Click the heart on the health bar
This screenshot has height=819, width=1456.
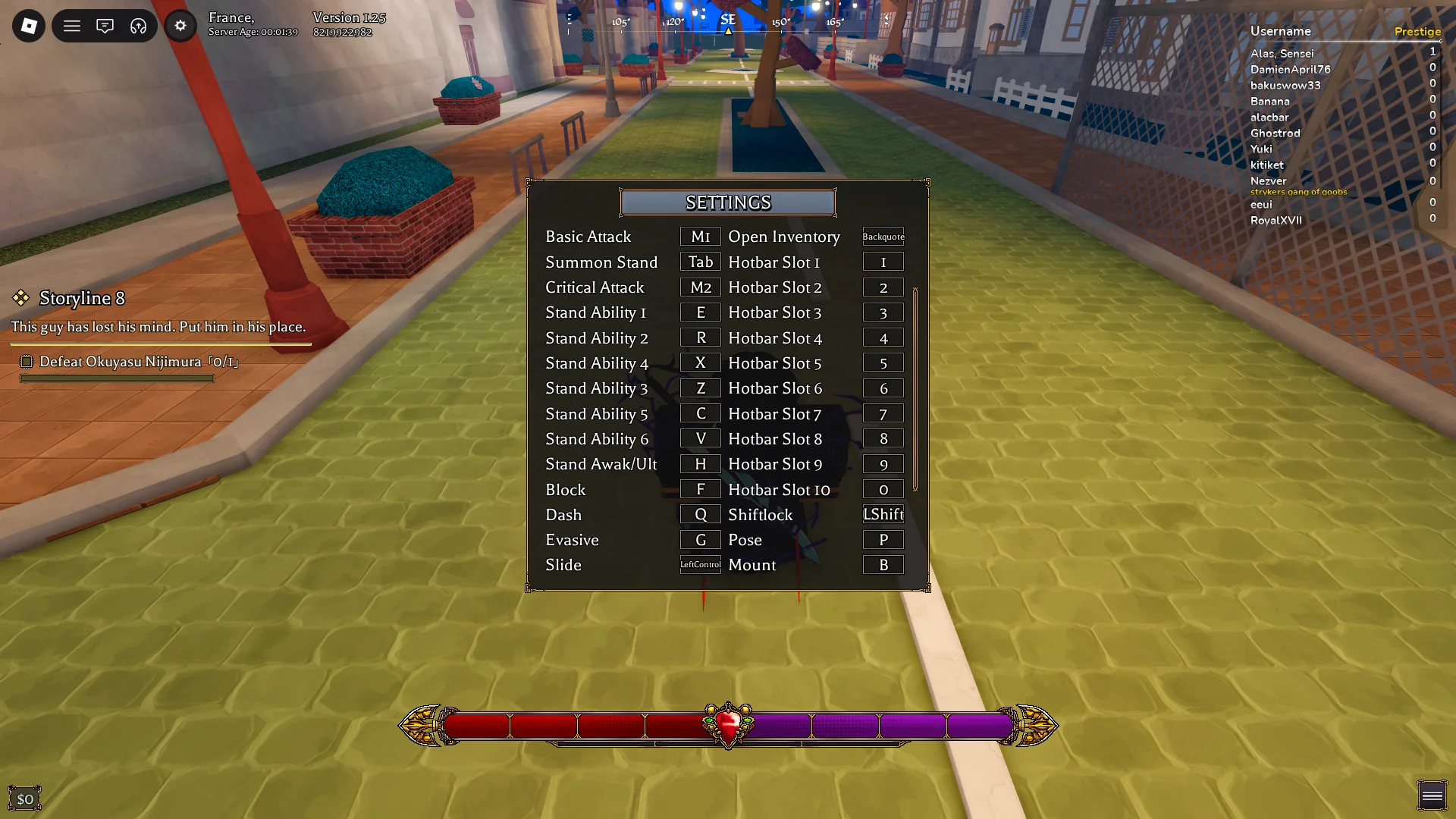727,724
